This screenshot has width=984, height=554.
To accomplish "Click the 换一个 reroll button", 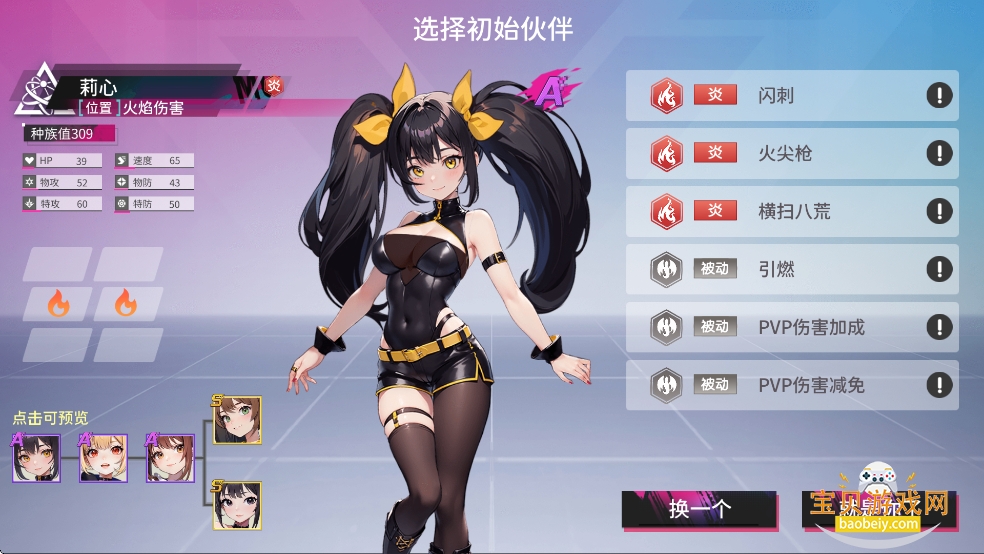I will (x=700, y=508).
